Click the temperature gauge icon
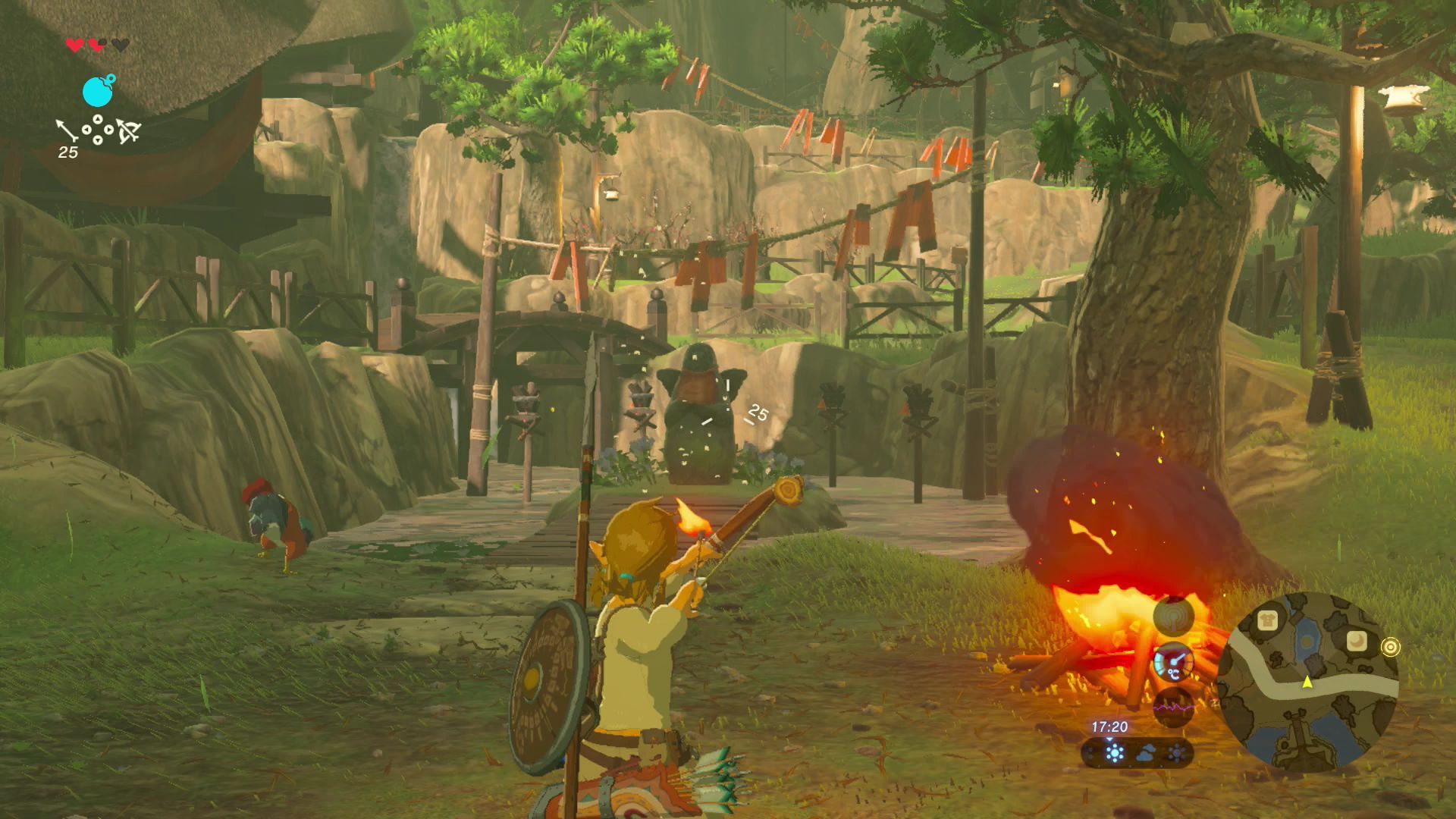This screenshot has height=819, width=1456. point(1172,663)
